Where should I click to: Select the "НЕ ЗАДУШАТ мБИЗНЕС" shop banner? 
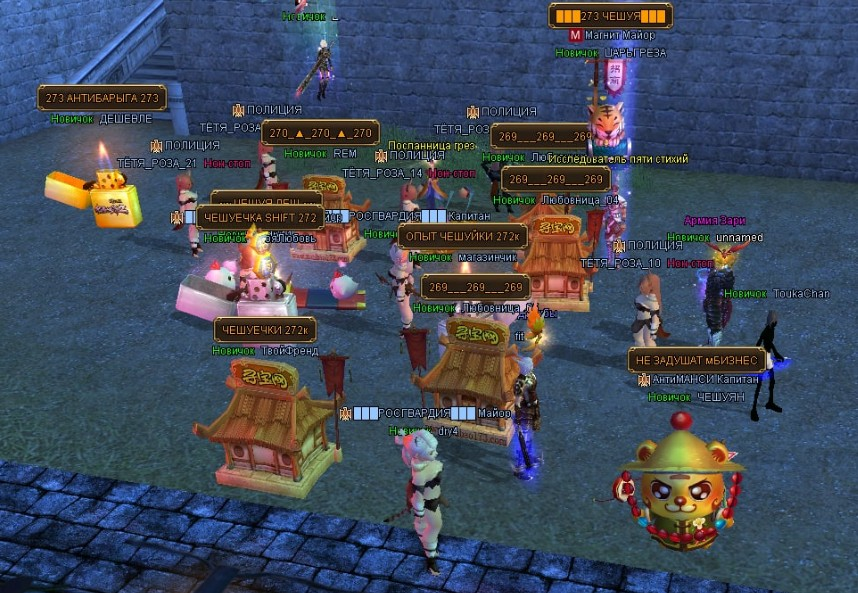tap(697, 360)
